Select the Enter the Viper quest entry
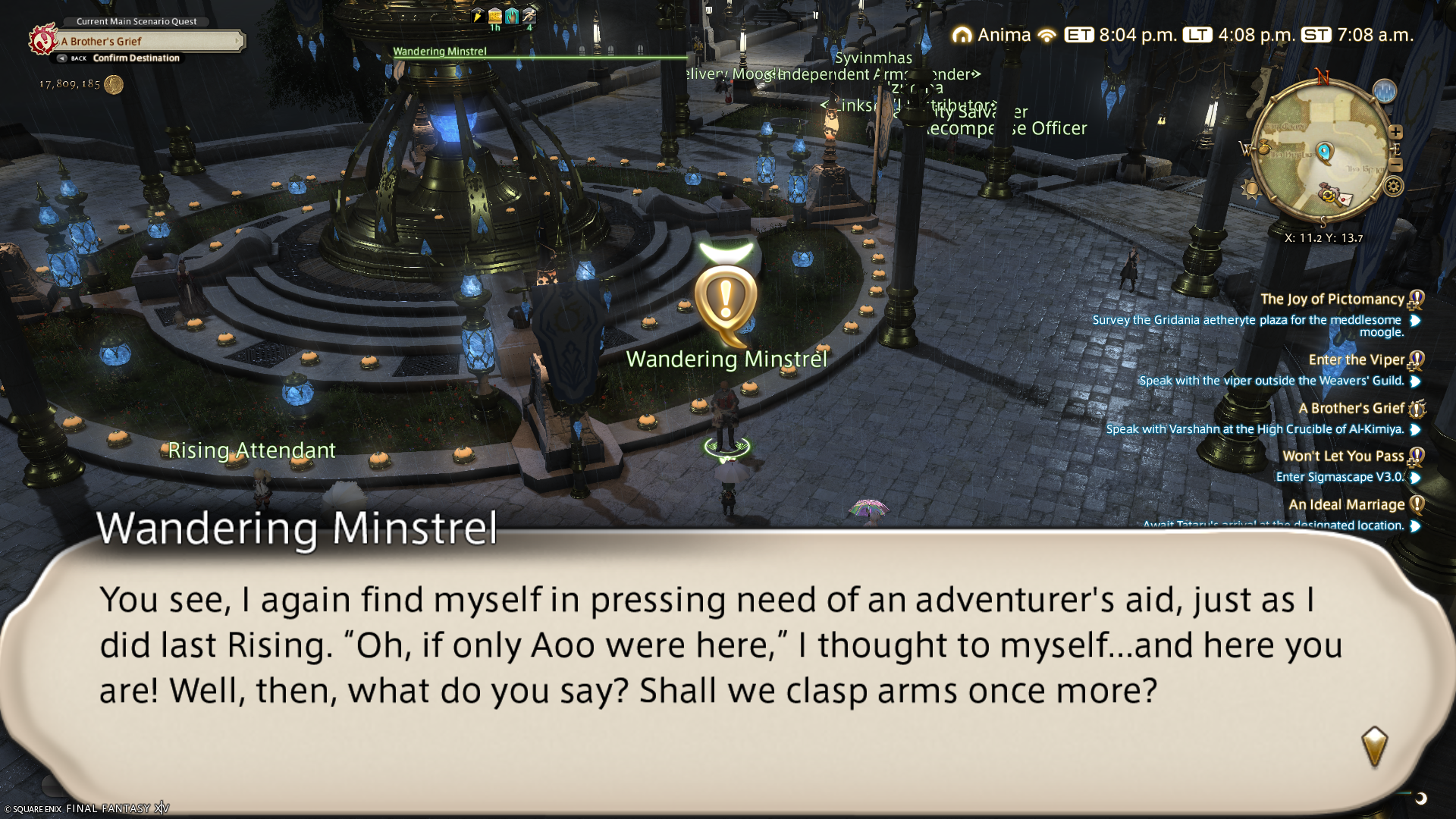Image resolution: width=1456 pixels, height=819 pixels. 1356,360
